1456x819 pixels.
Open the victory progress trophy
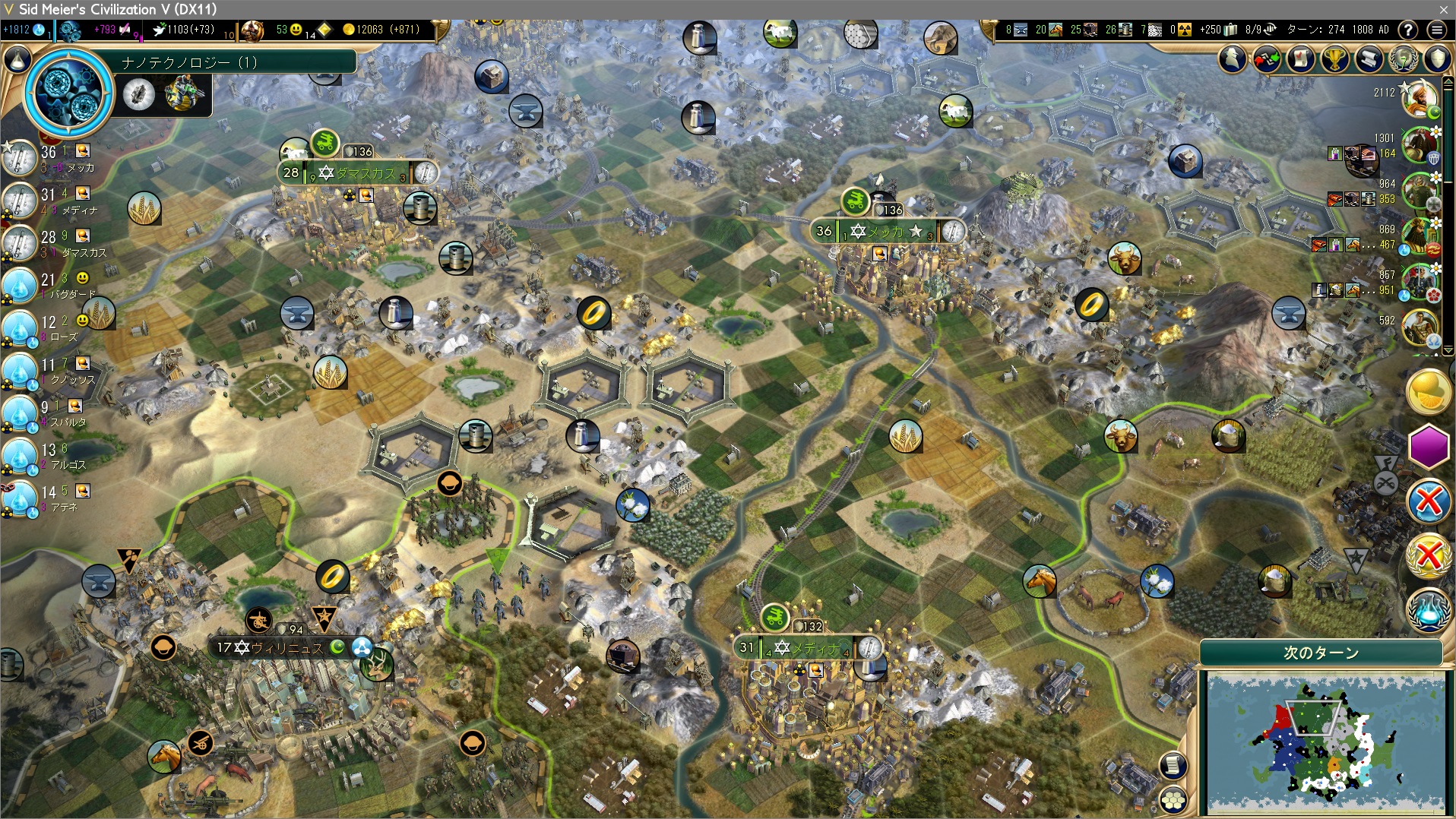pyautogui.click(x=1335, y=58)
